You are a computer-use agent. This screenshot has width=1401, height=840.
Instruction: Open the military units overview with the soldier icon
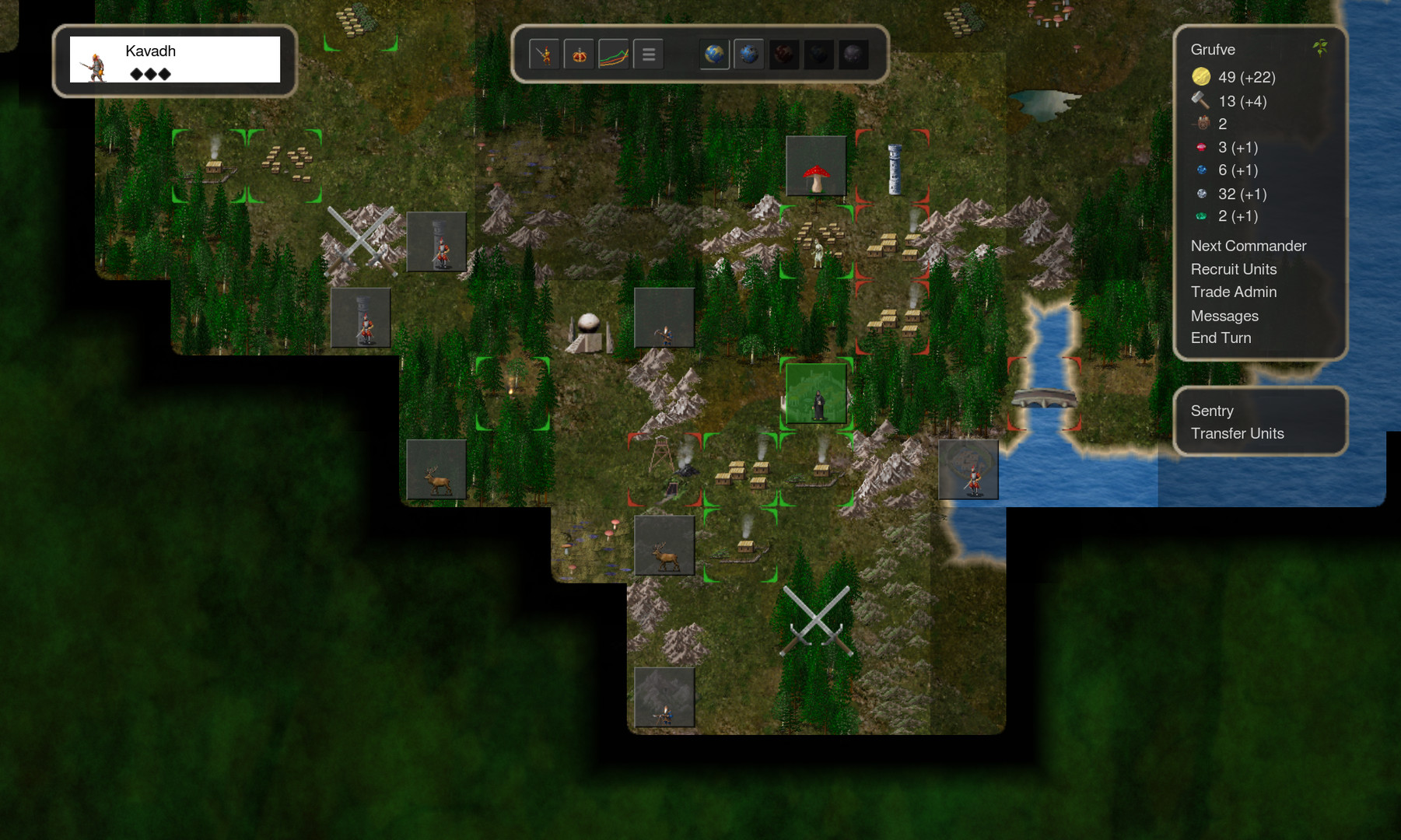[x=545, y=54]
